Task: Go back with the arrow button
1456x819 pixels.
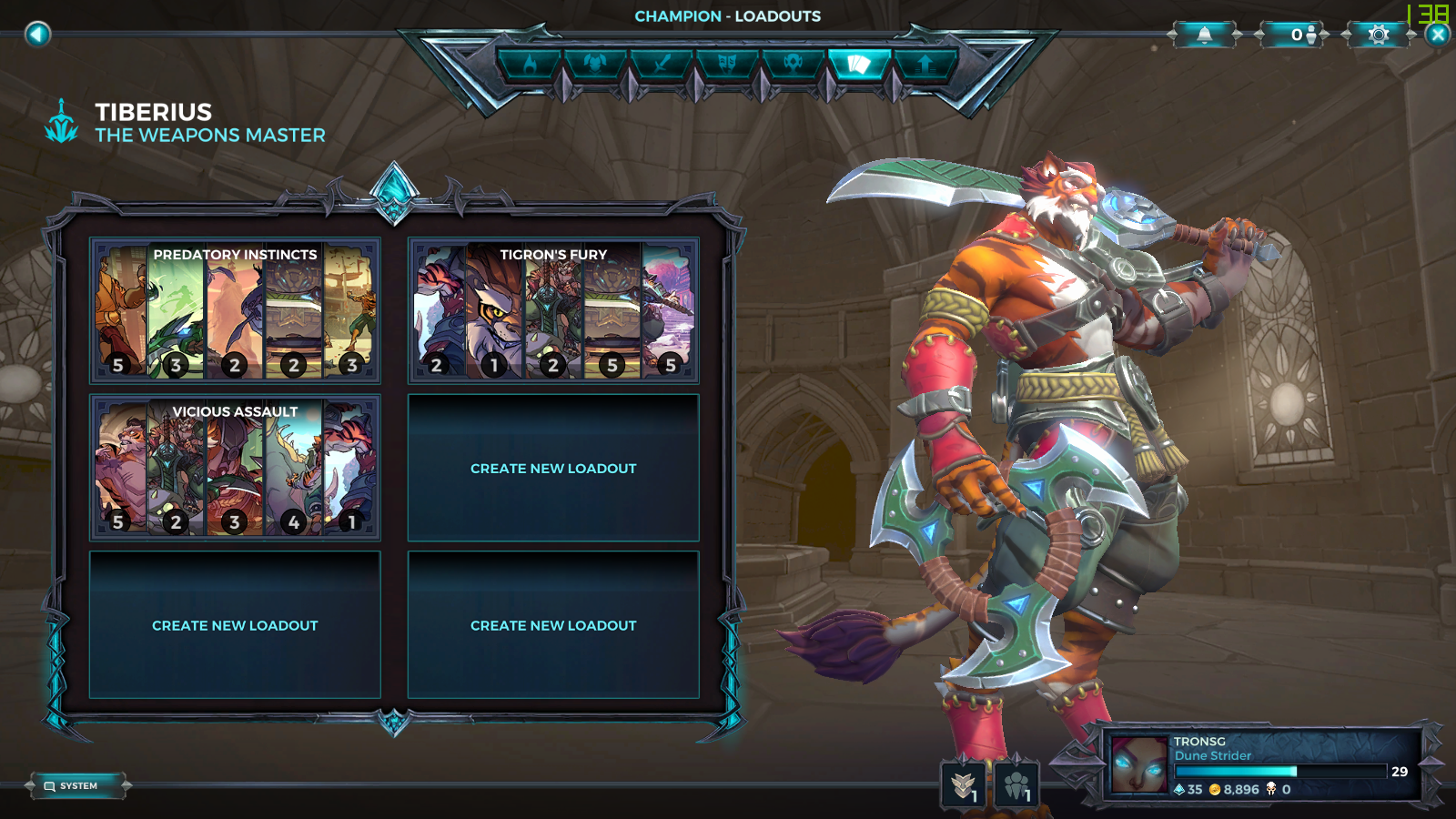Action: [37, 35]
